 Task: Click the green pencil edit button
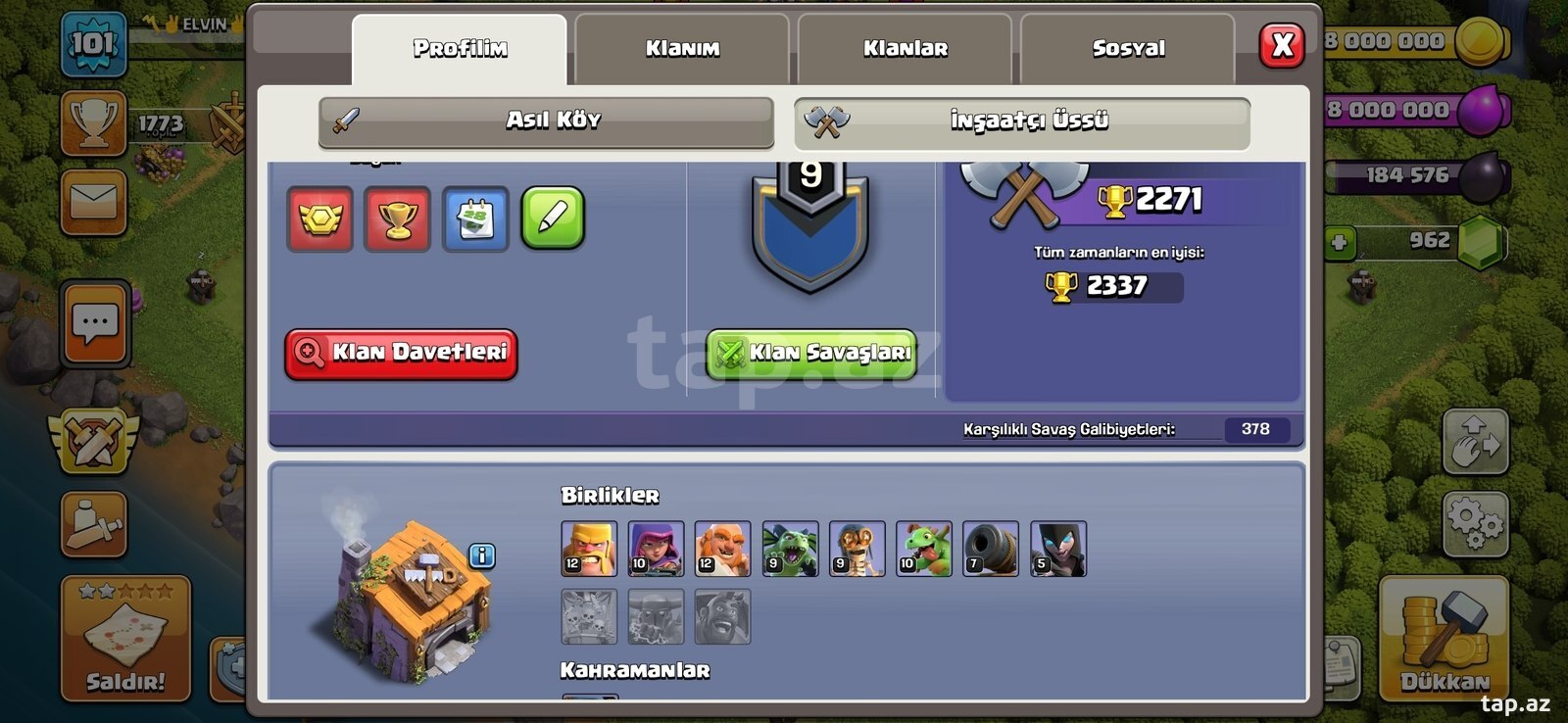tap(553, 217)
